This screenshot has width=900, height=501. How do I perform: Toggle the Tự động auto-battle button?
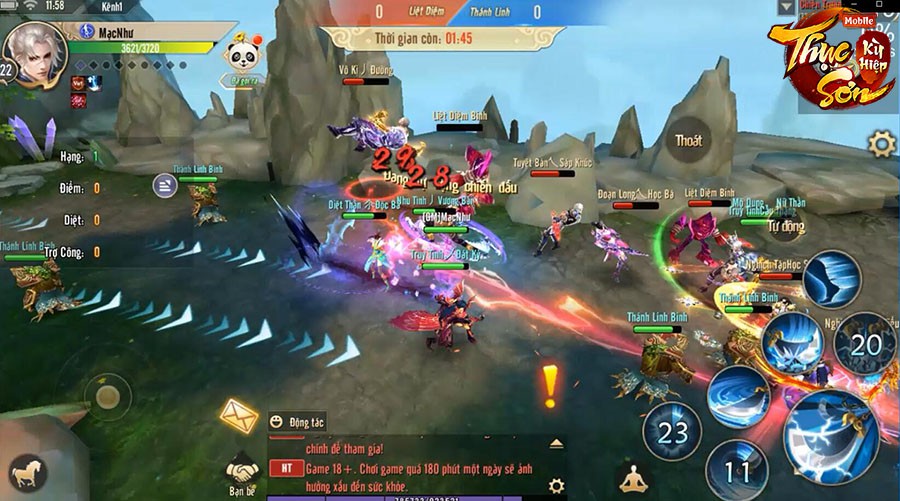(786, 226)
